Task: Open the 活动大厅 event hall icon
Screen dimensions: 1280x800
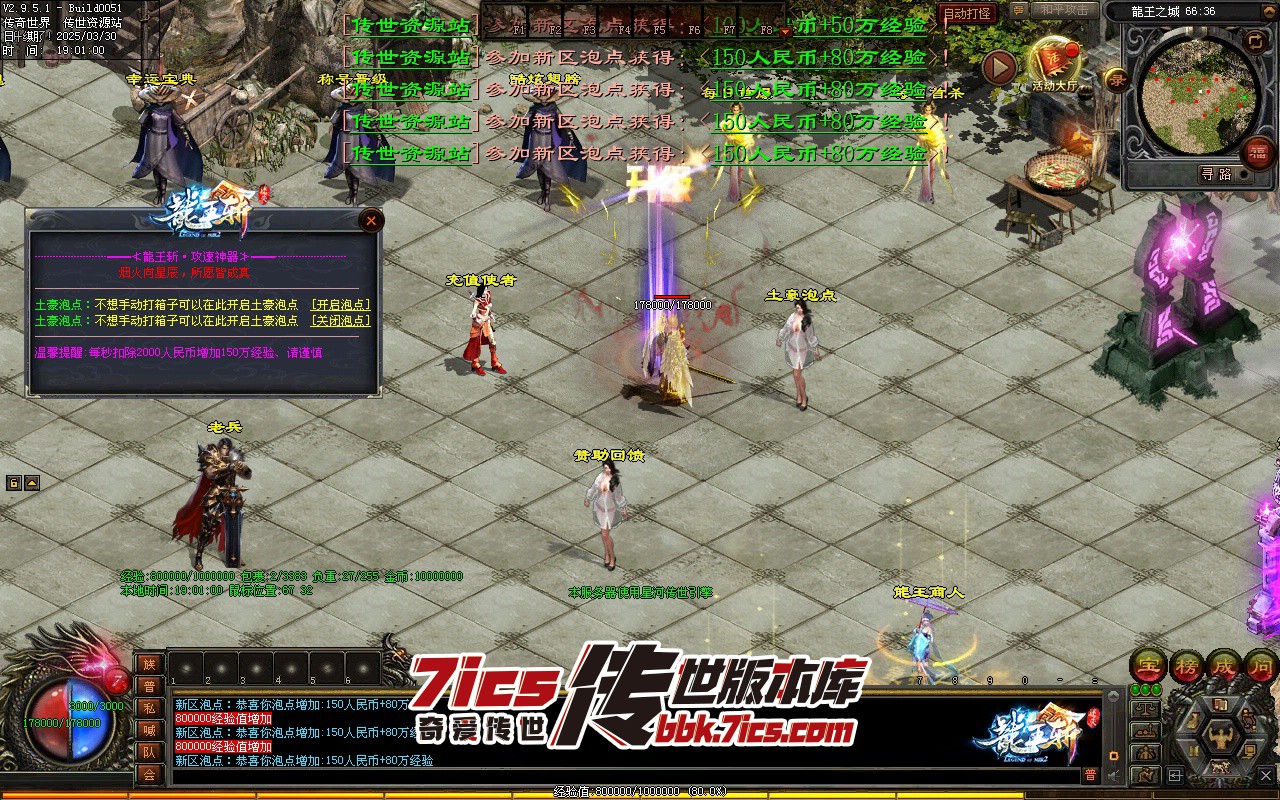Action: tap(1056, 64)
